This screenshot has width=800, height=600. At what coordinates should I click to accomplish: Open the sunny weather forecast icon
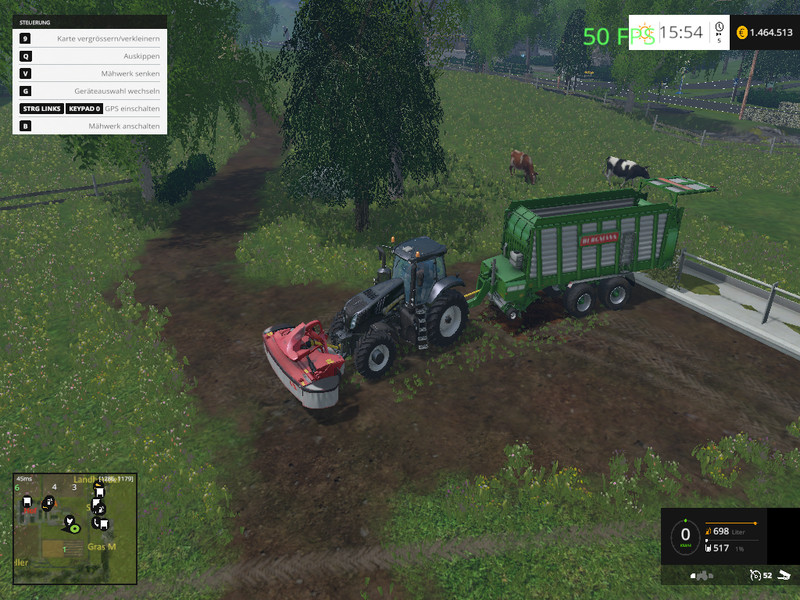tap(644, 32)
